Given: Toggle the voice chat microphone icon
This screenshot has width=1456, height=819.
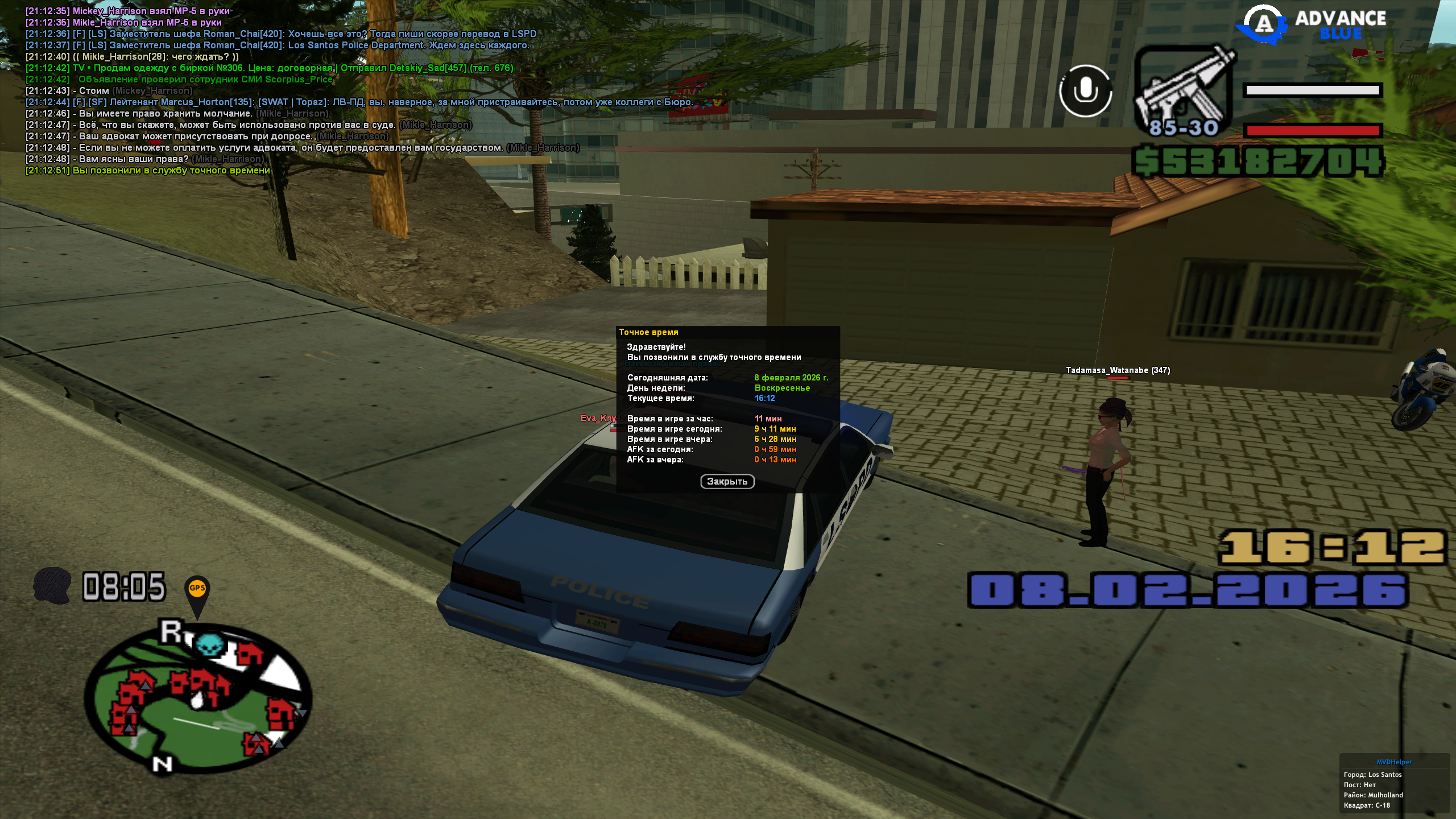Looking at the screenshot, I should (x=1085, y=91).
